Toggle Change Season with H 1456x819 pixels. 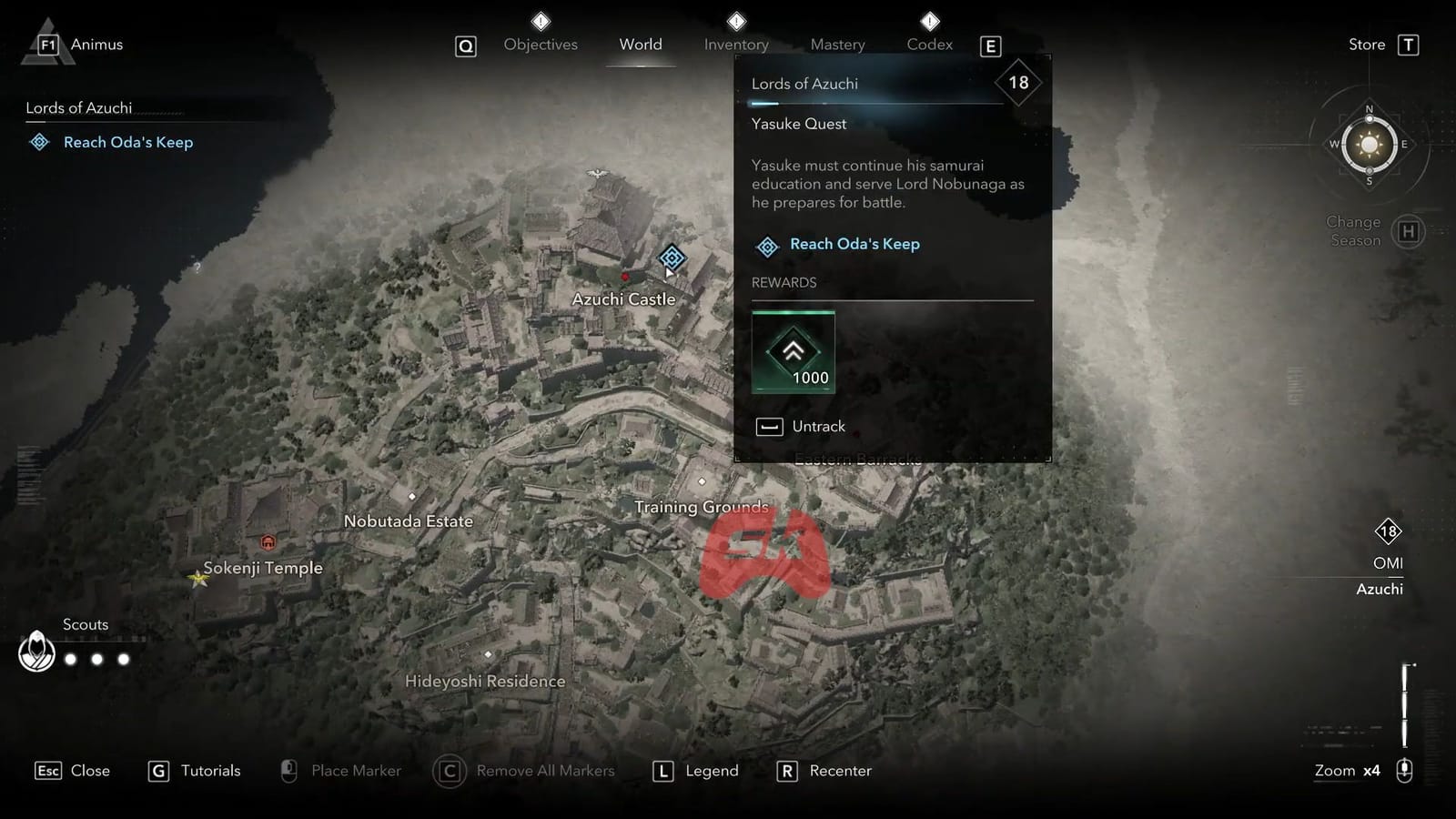[1409, 231]
